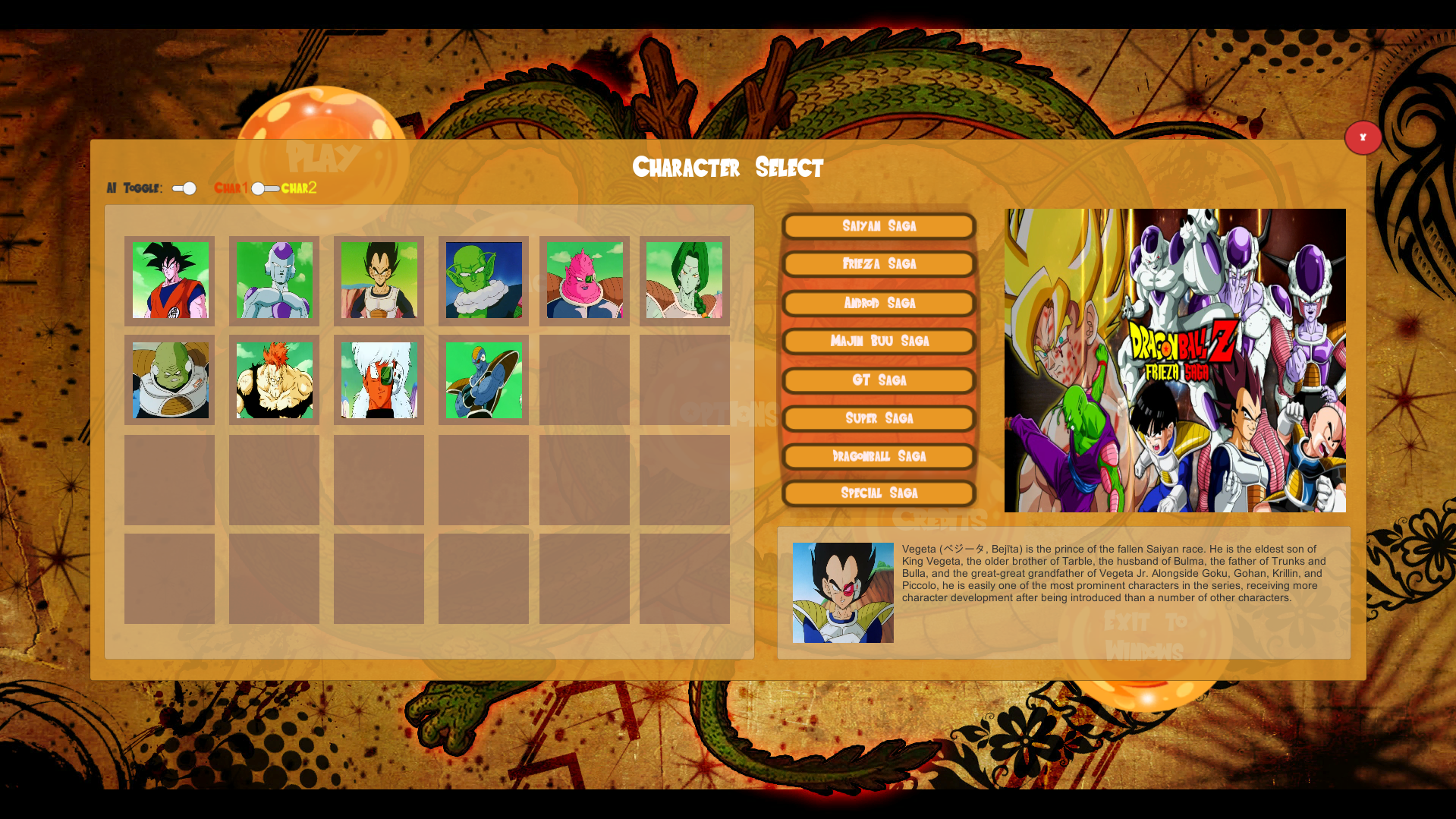
Task: Click the Frieza Saga banner artwork
Action: click(x=1175, y=360)
